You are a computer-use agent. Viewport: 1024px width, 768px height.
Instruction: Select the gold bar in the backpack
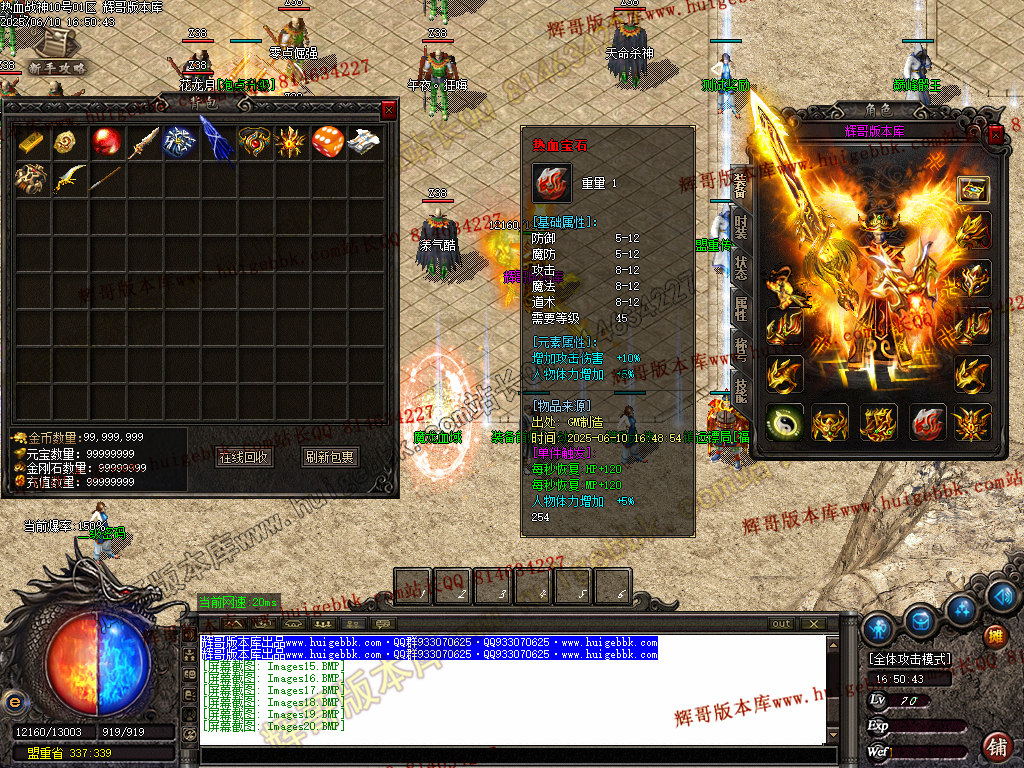[33, 142]
